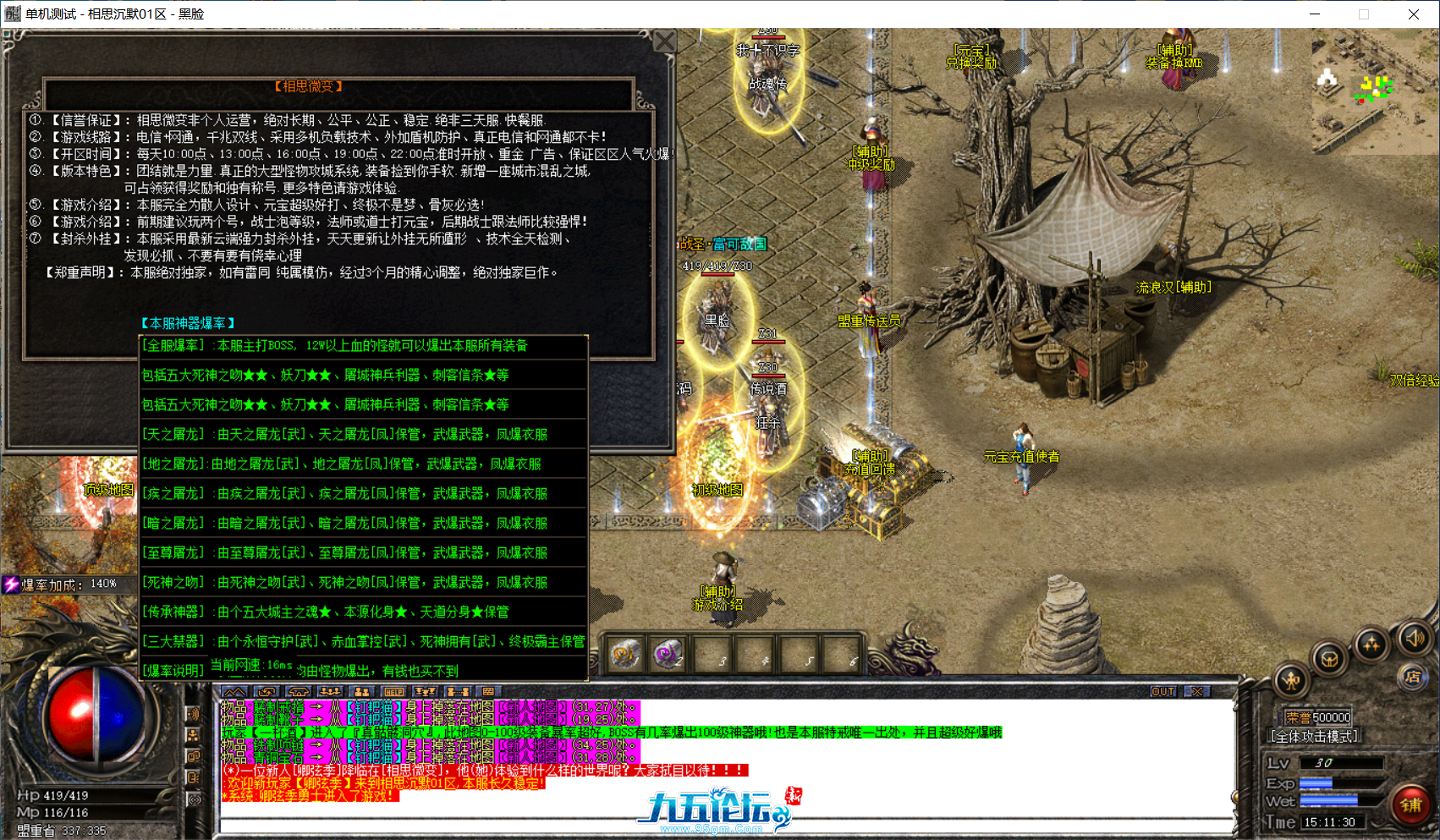Image resolution: width=1440 pixels, height=840 pixels.
Task: Open HELP from the chat toolbar
Action: pyautogui.click(x=394, y=692)
